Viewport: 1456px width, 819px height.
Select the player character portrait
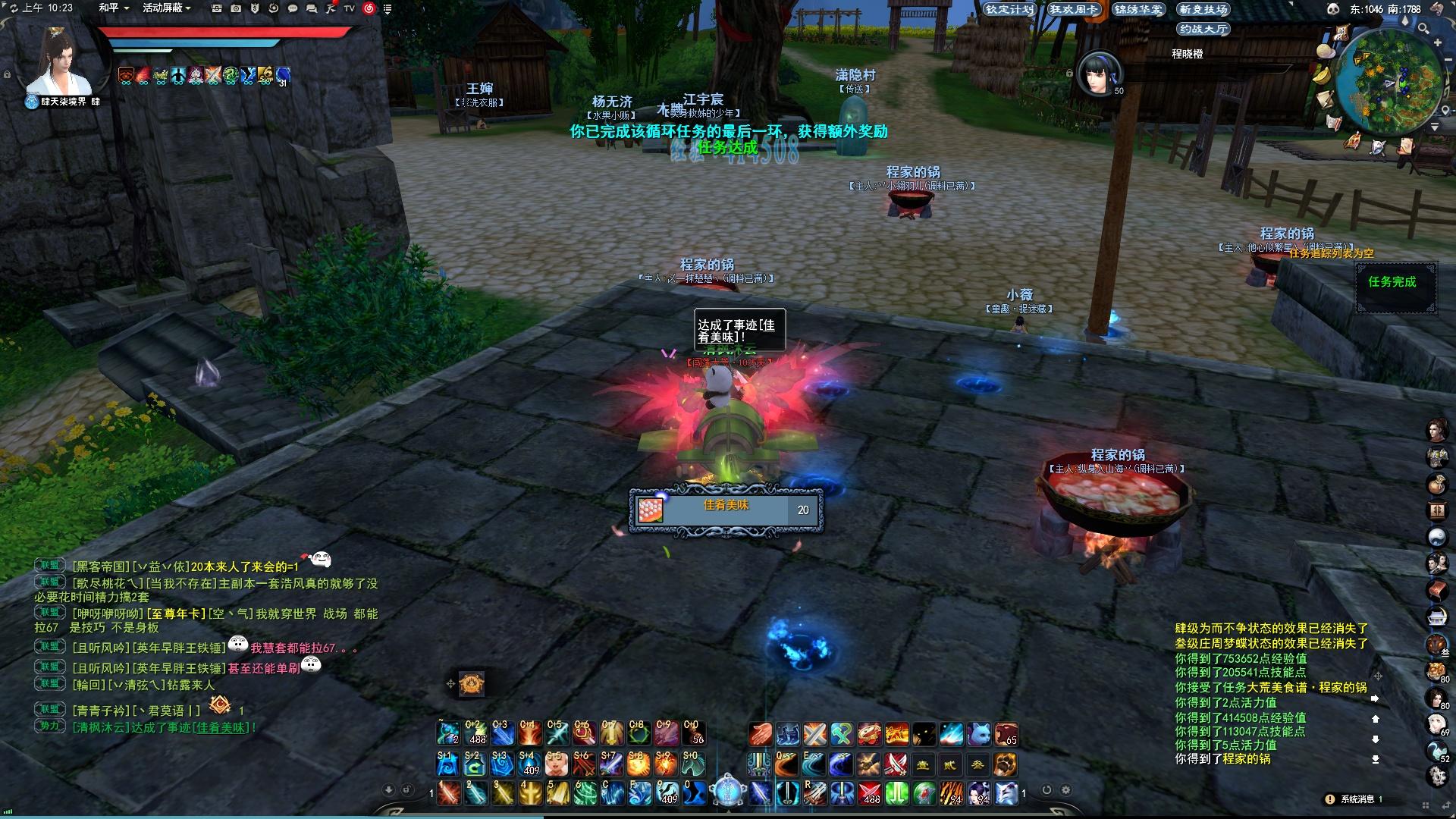click(59, 64)
